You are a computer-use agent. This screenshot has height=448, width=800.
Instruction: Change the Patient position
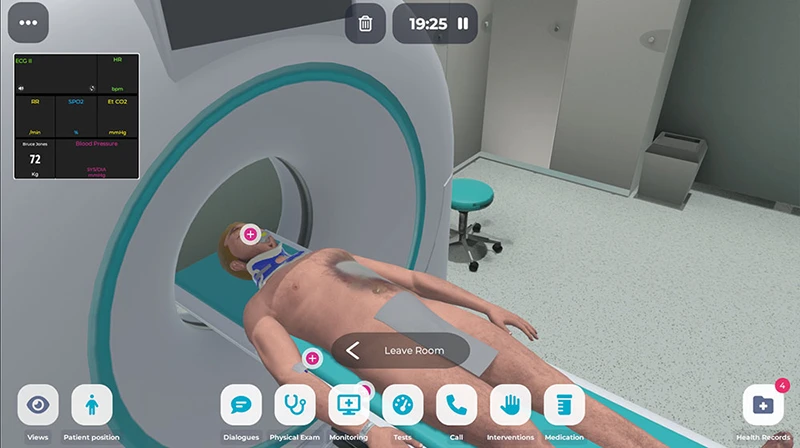(92, 405)
